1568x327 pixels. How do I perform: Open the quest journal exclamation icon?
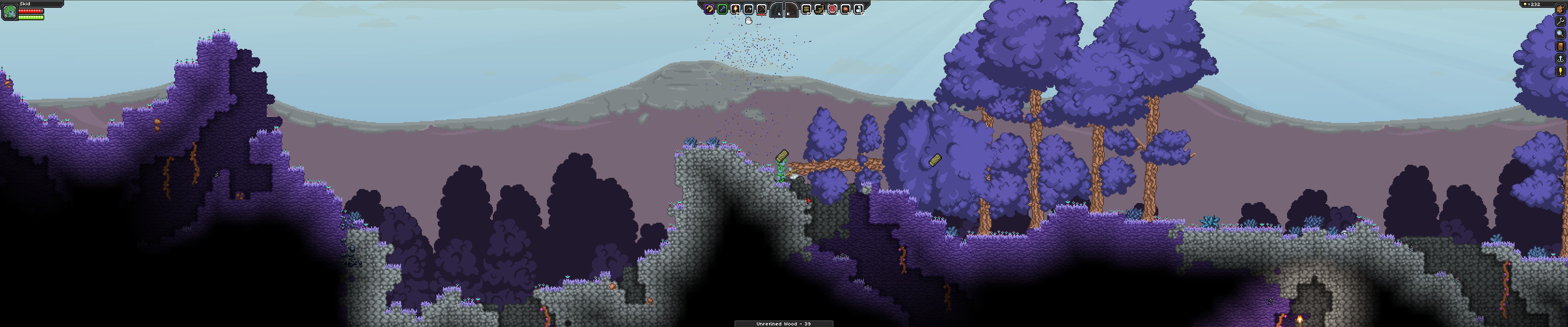(x=1560, y=71)
